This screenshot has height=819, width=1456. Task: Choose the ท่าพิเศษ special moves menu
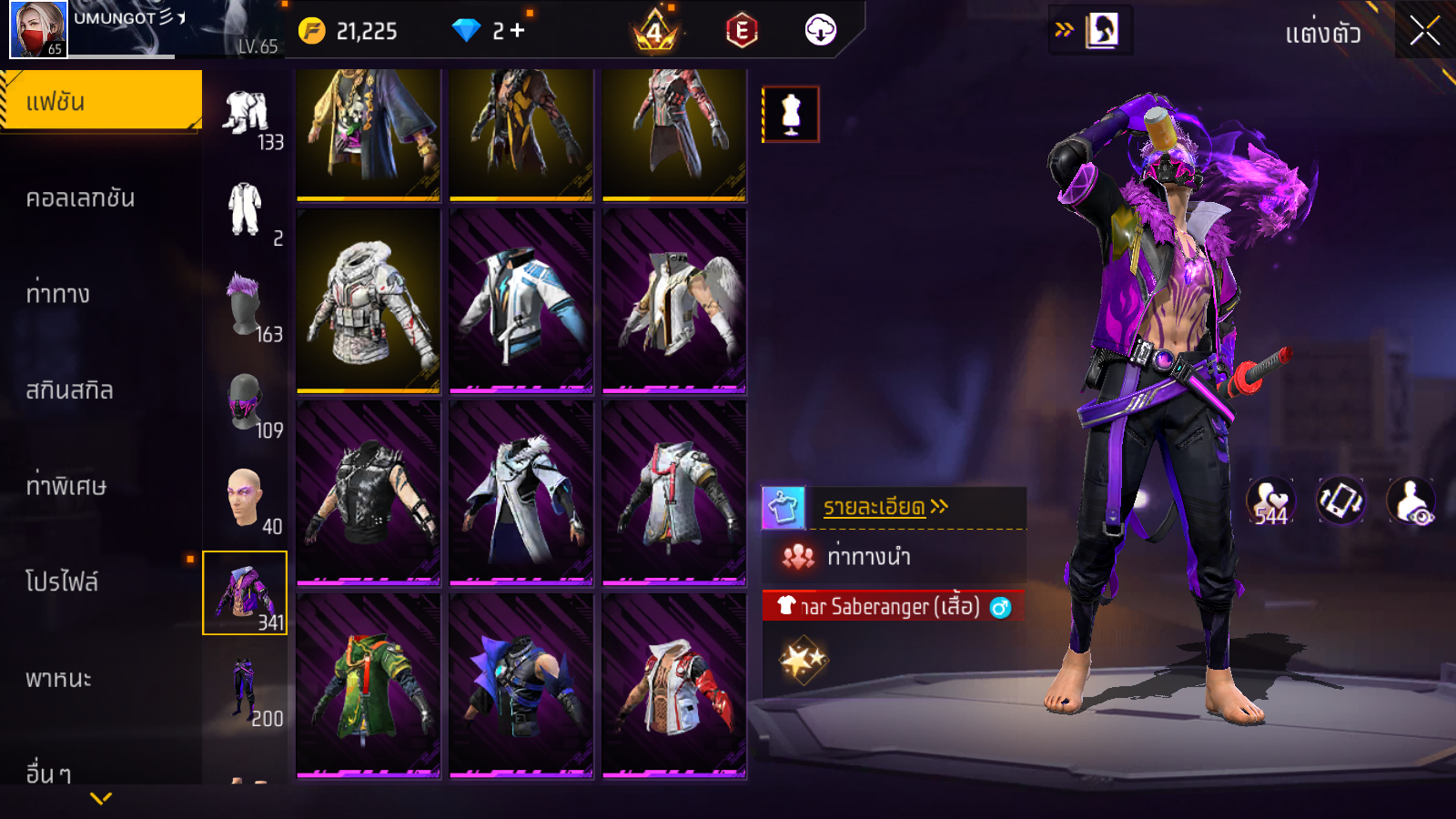point(66,486)
